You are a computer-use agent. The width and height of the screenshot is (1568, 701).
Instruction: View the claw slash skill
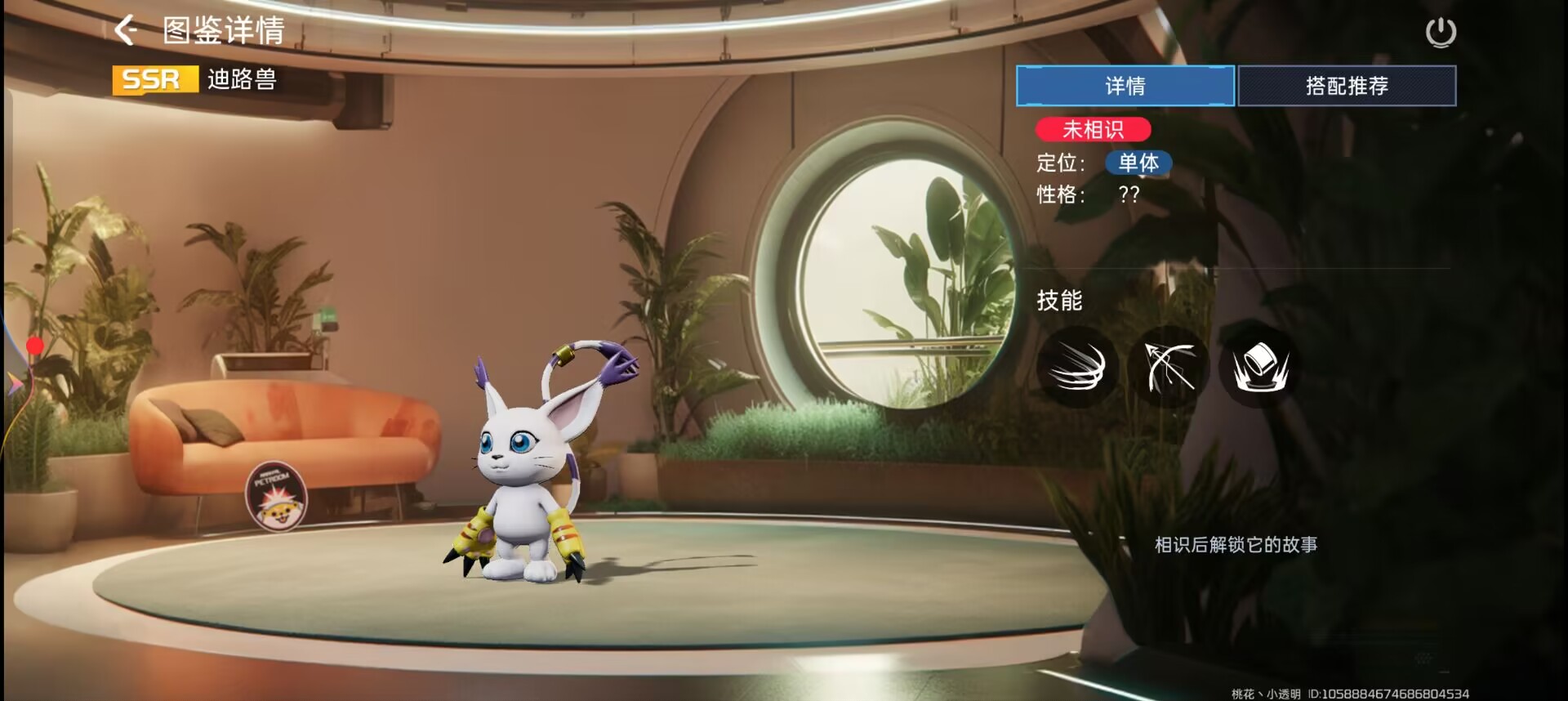[1077, 367]
